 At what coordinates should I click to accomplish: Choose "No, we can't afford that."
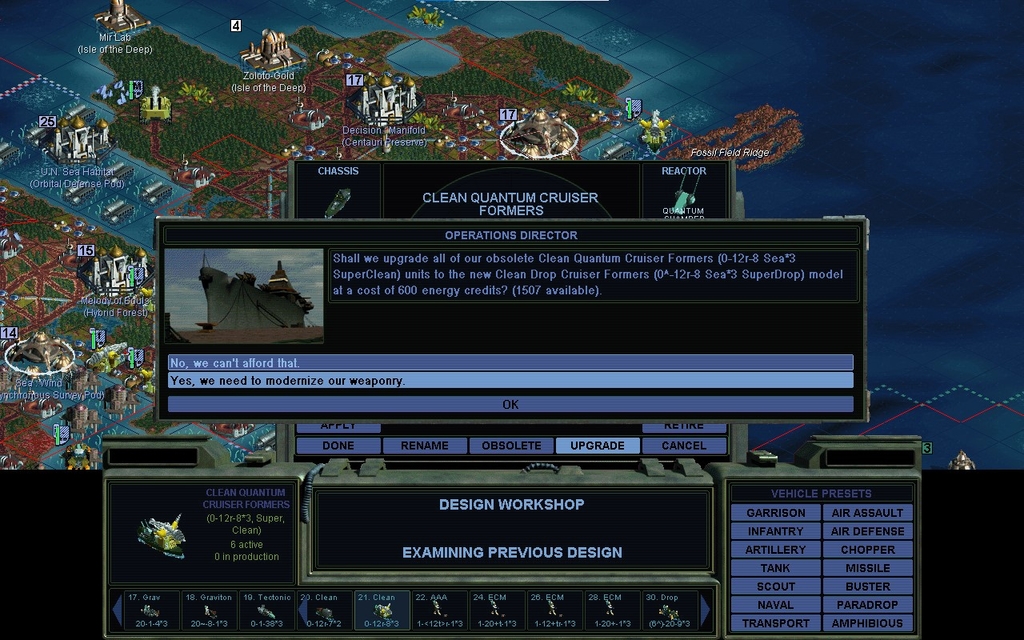[510, 362]
